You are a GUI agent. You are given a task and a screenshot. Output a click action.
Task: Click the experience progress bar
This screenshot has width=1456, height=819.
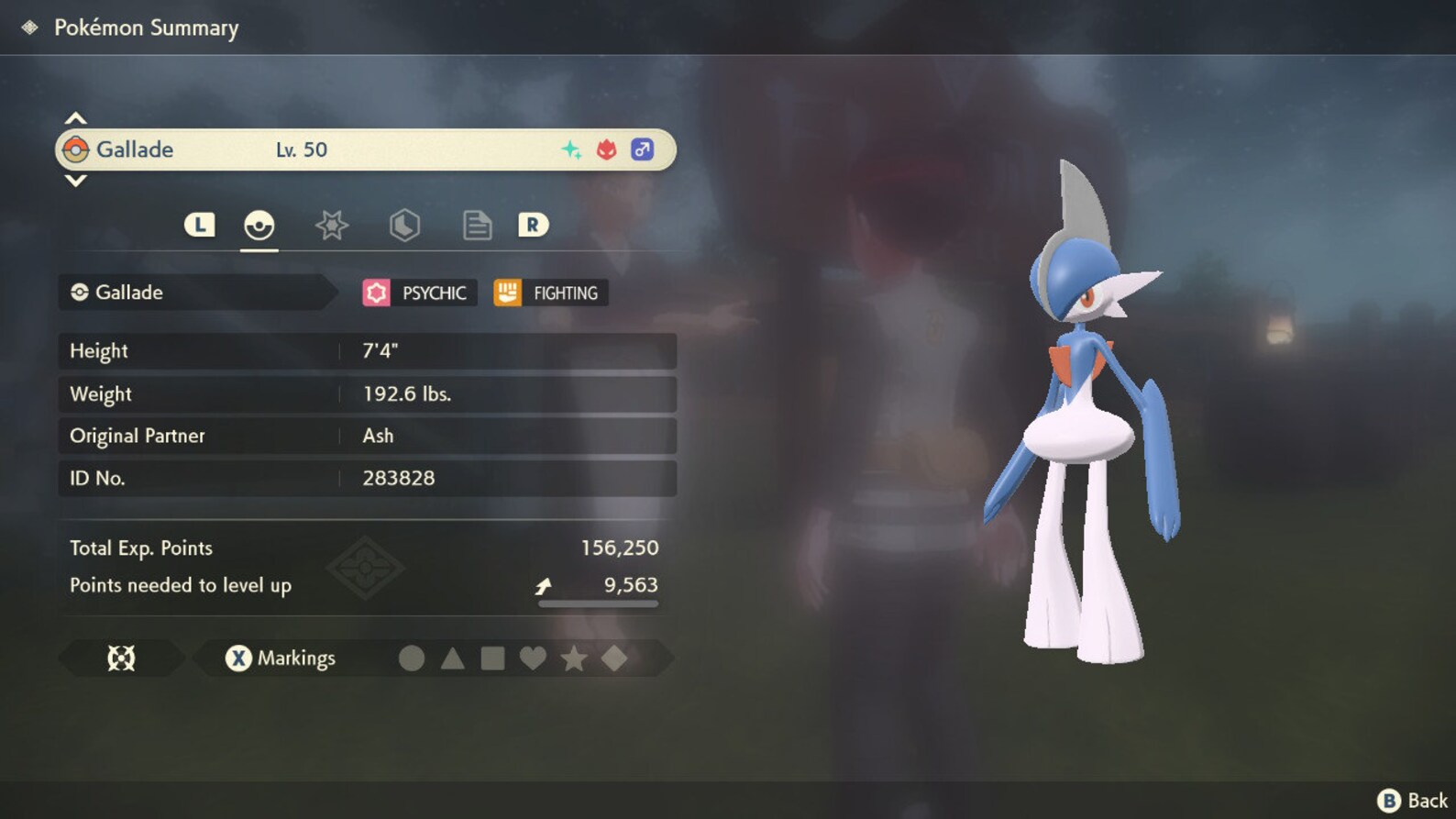(598, 603)
